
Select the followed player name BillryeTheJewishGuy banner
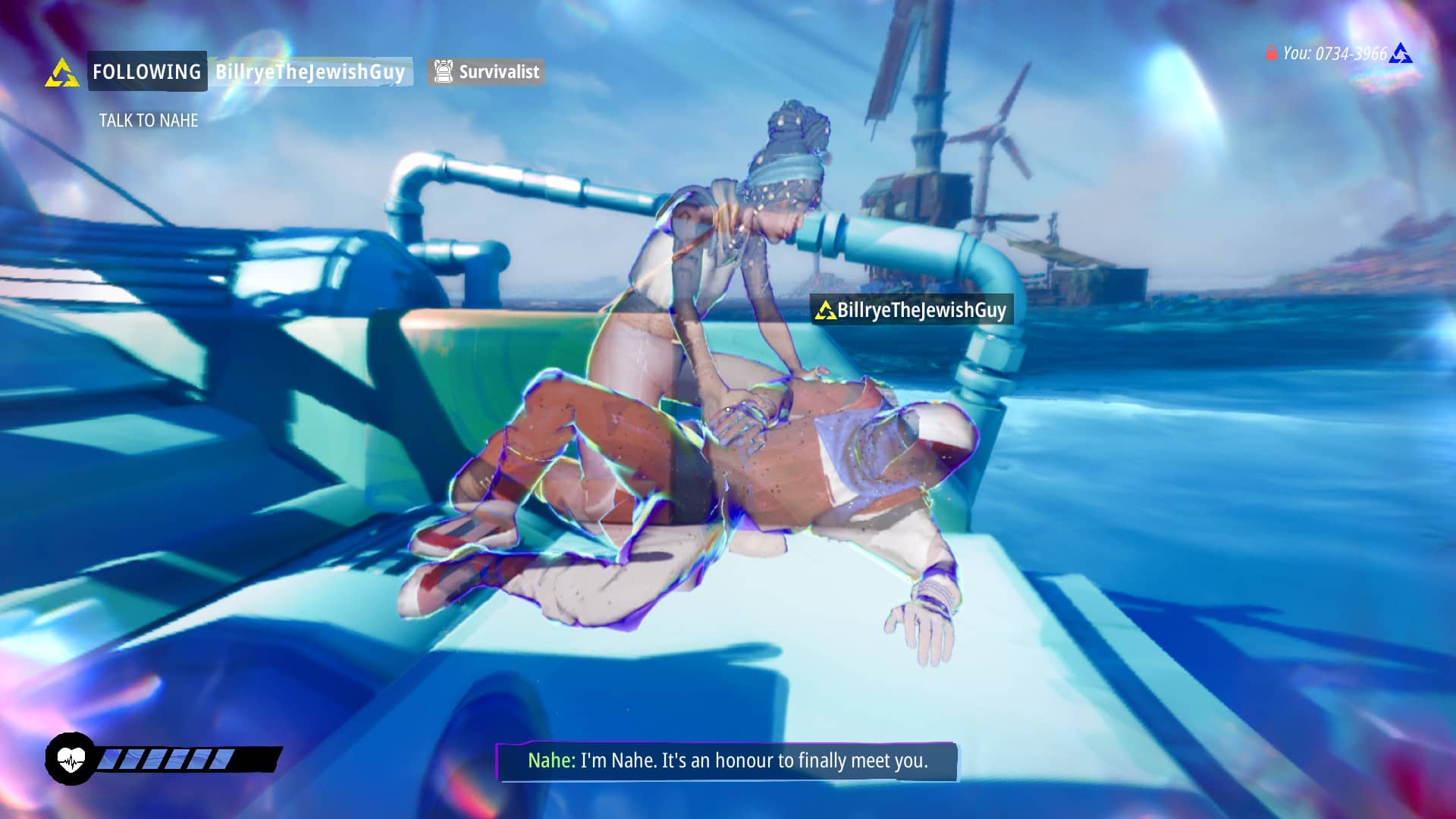pos(309,72)
